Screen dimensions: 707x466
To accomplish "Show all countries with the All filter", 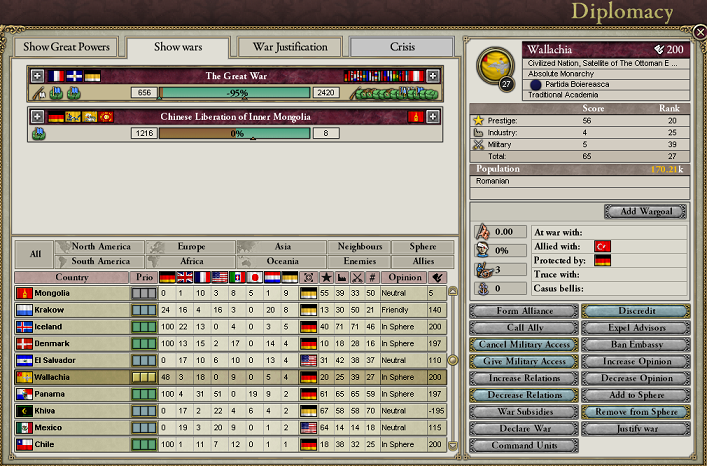I will pyautogui.click(x=35, y=254).
